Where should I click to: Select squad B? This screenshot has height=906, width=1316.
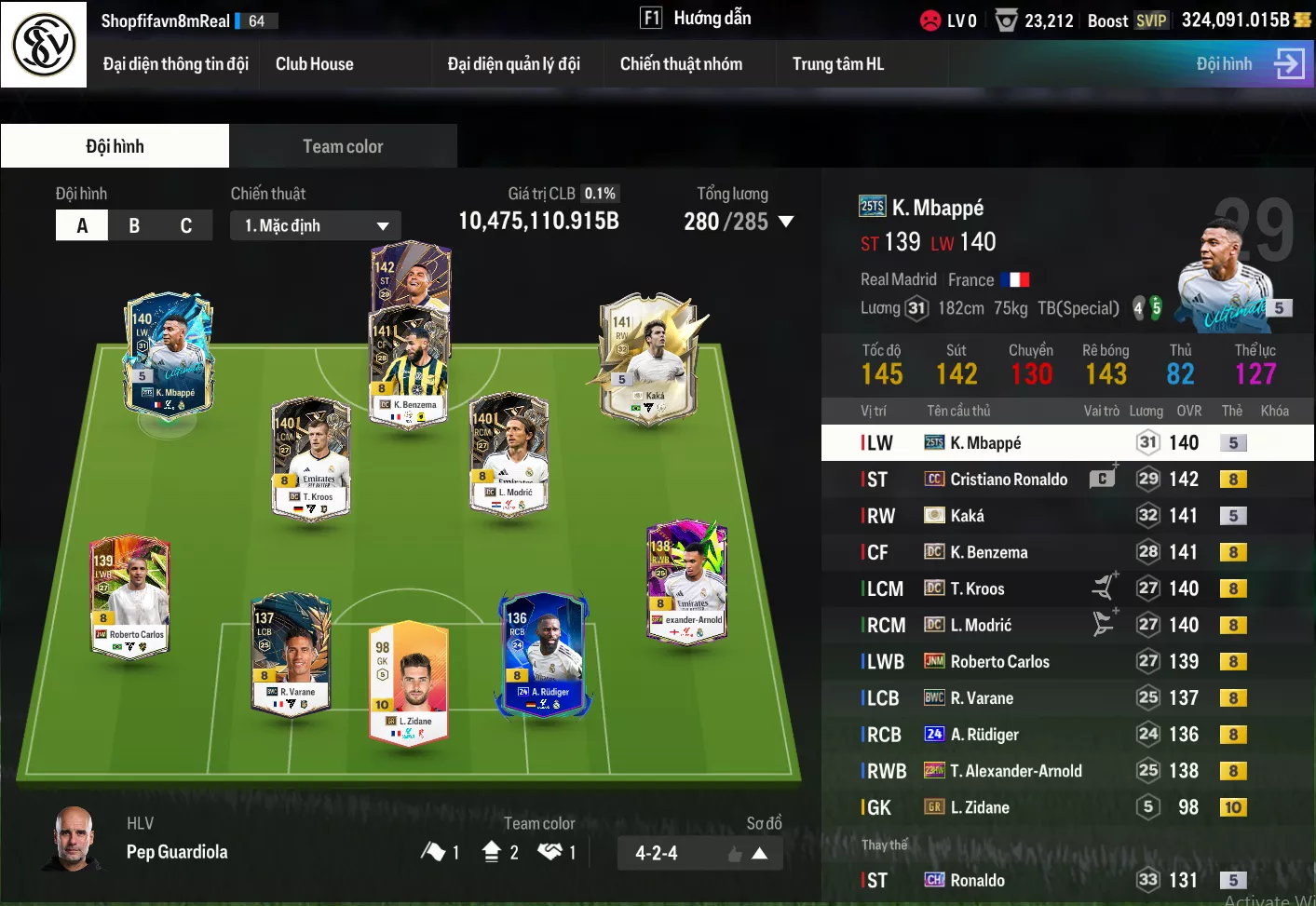click(x=134, y=225)
